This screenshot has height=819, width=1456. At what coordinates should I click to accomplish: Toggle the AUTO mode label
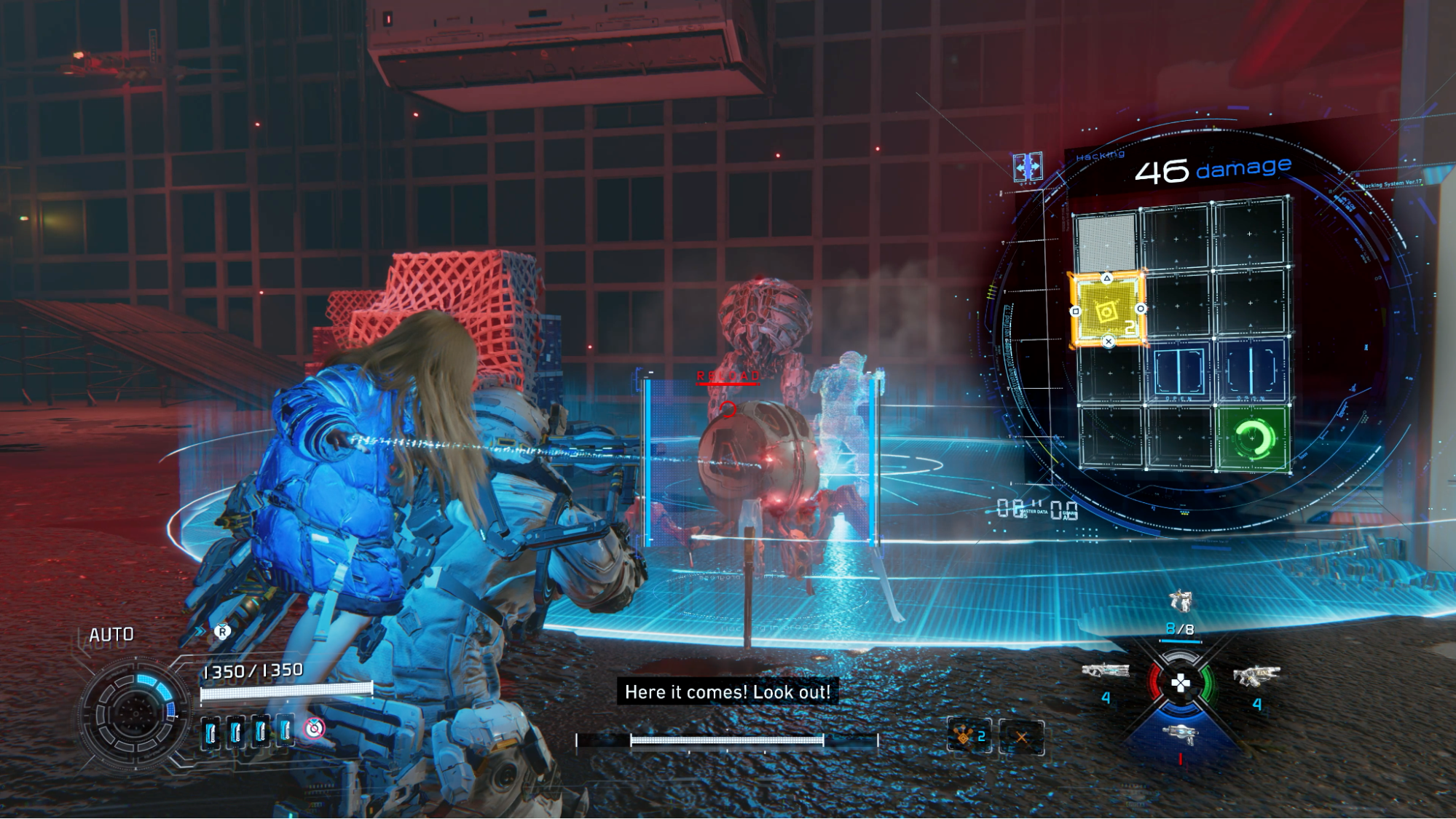[x=111, y=635]
